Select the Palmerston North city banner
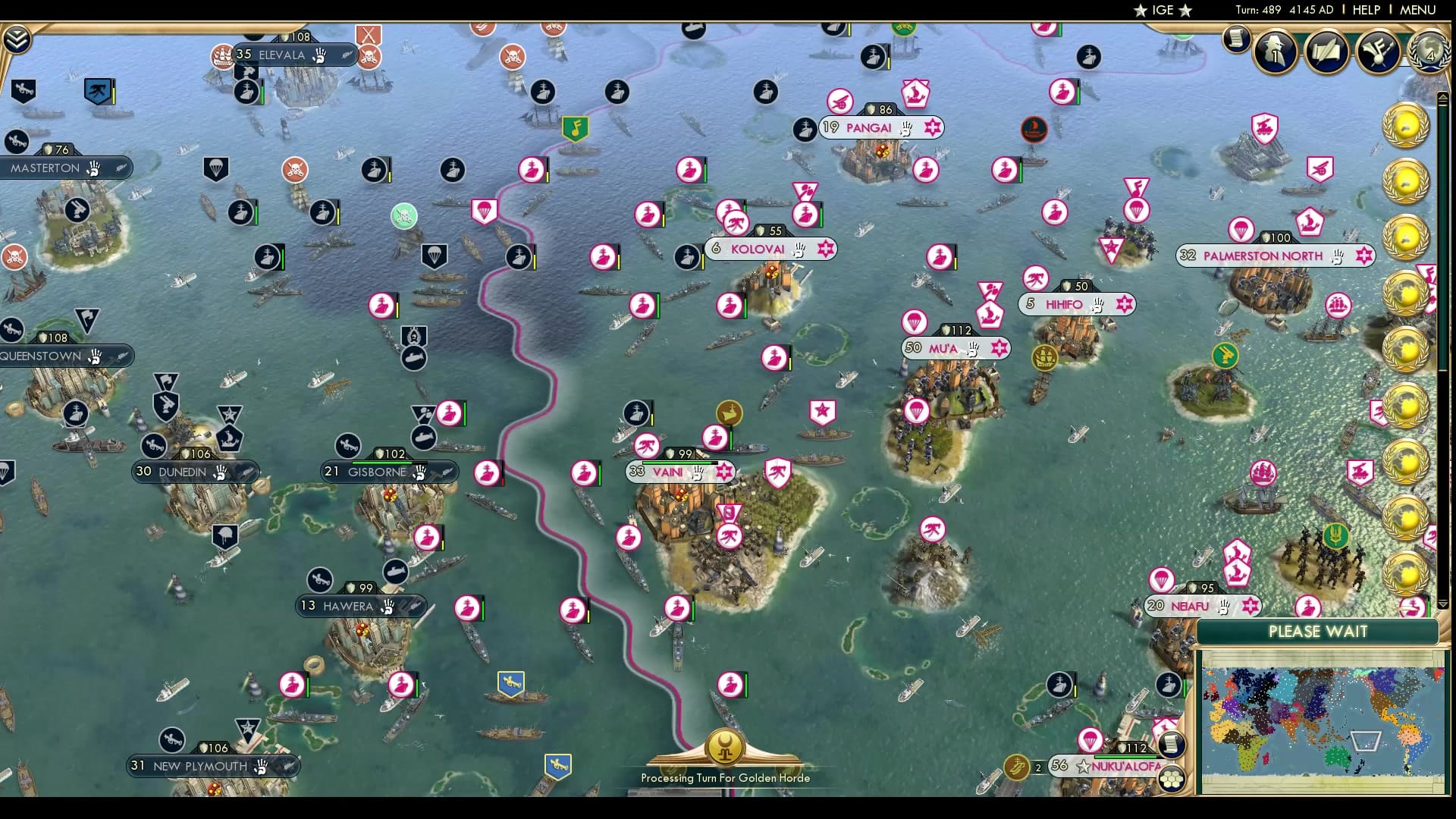Viewport: 1456px width, 819px height. (x=1262, y=256)
